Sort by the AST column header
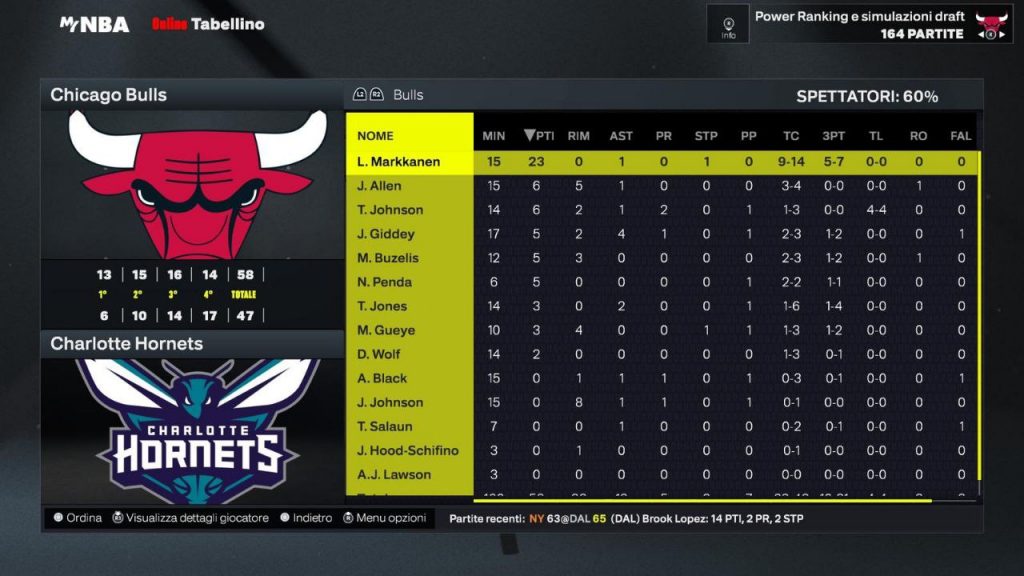1024x576 pixels. pos(621,136)
